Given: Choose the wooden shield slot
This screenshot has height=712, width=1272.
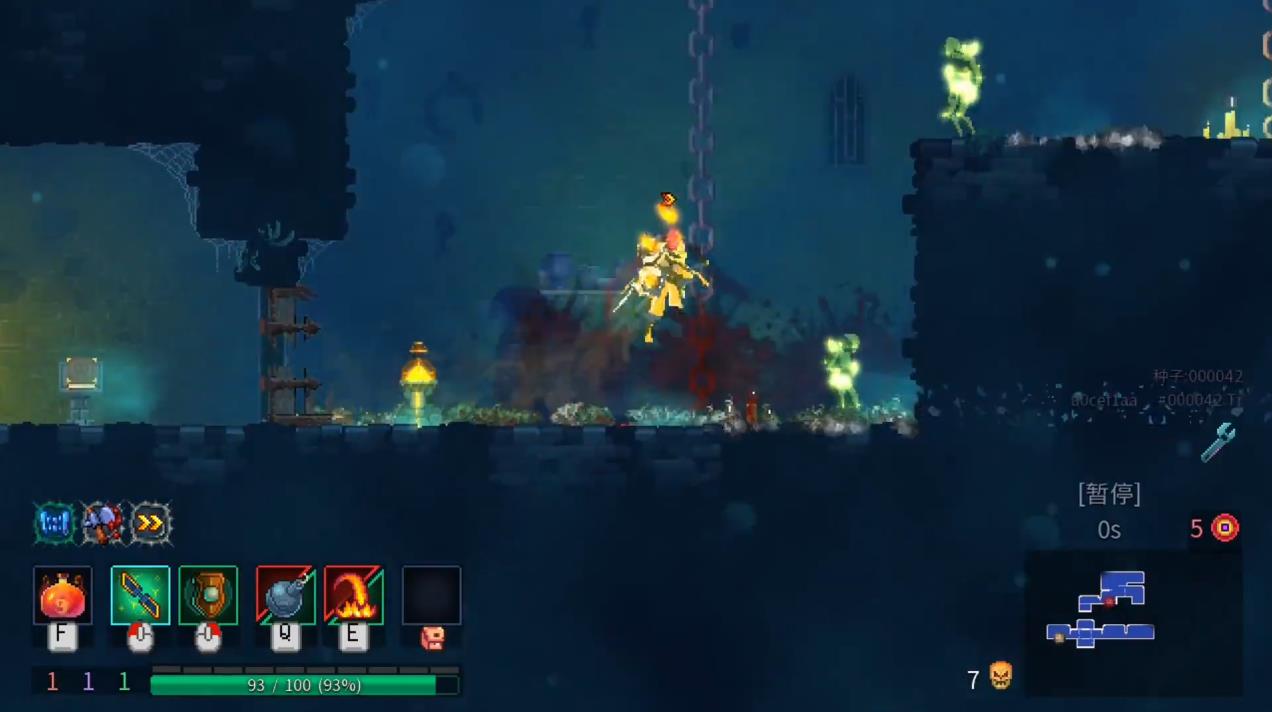Looking at the screenshot, I should point(208,596).
